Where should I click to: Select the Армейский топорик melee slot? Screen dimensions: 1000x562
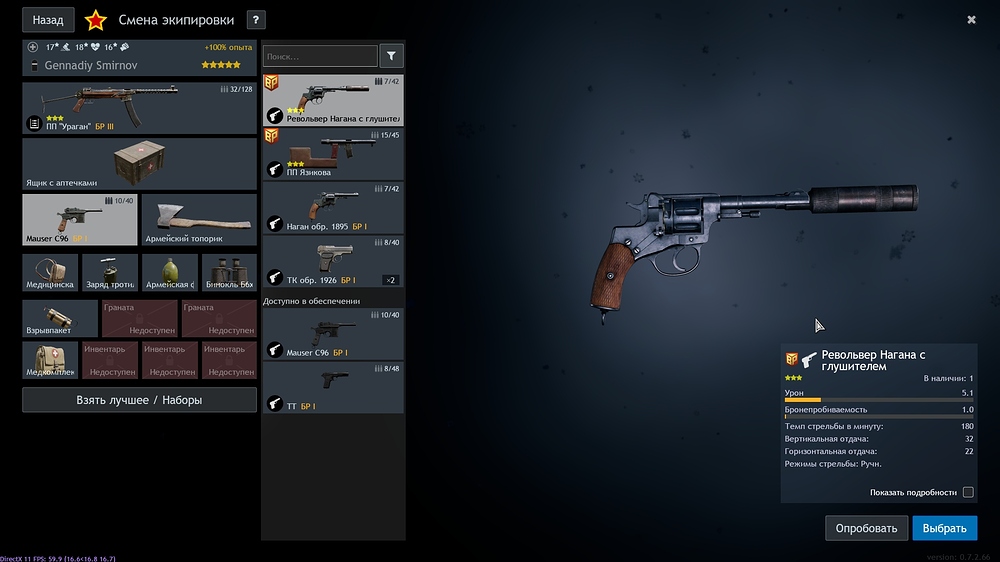tap(199, 220)
